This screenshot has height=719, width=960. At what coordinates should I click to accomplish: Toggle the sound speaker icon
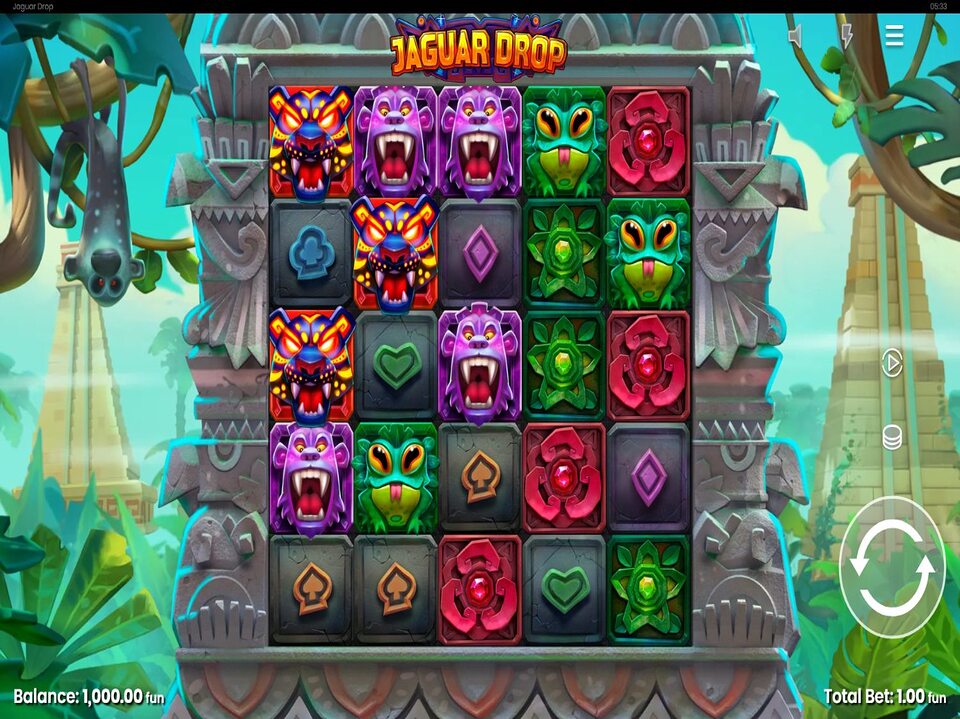tap(796, 37)
